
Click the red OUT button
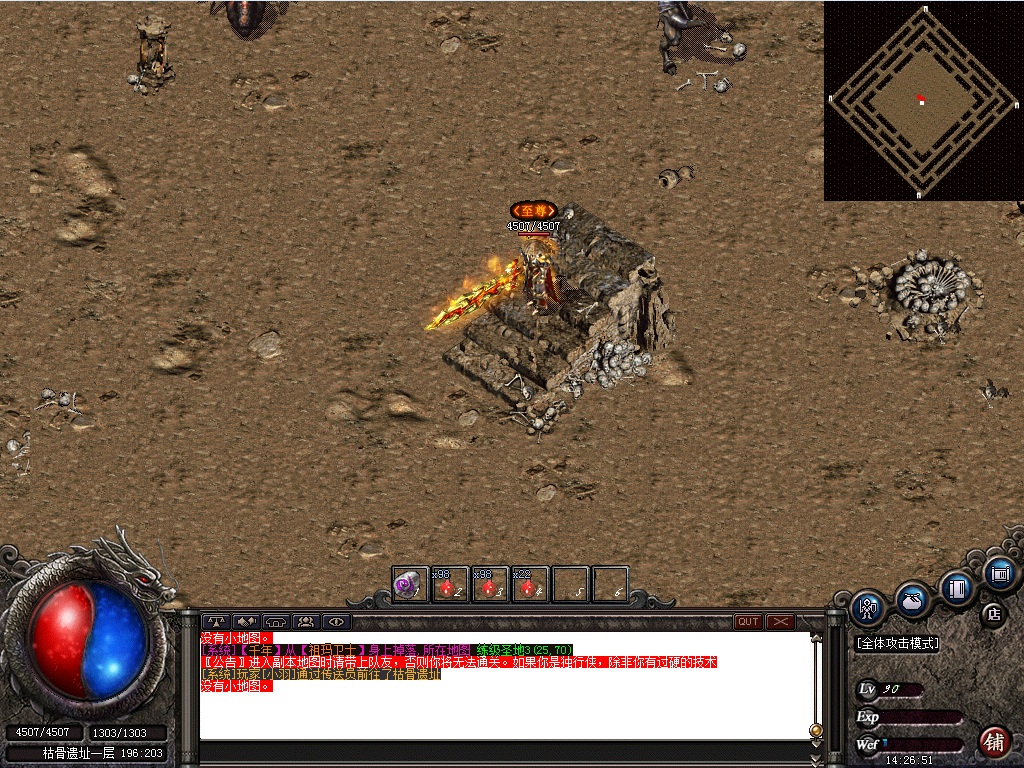coord(748,621)
